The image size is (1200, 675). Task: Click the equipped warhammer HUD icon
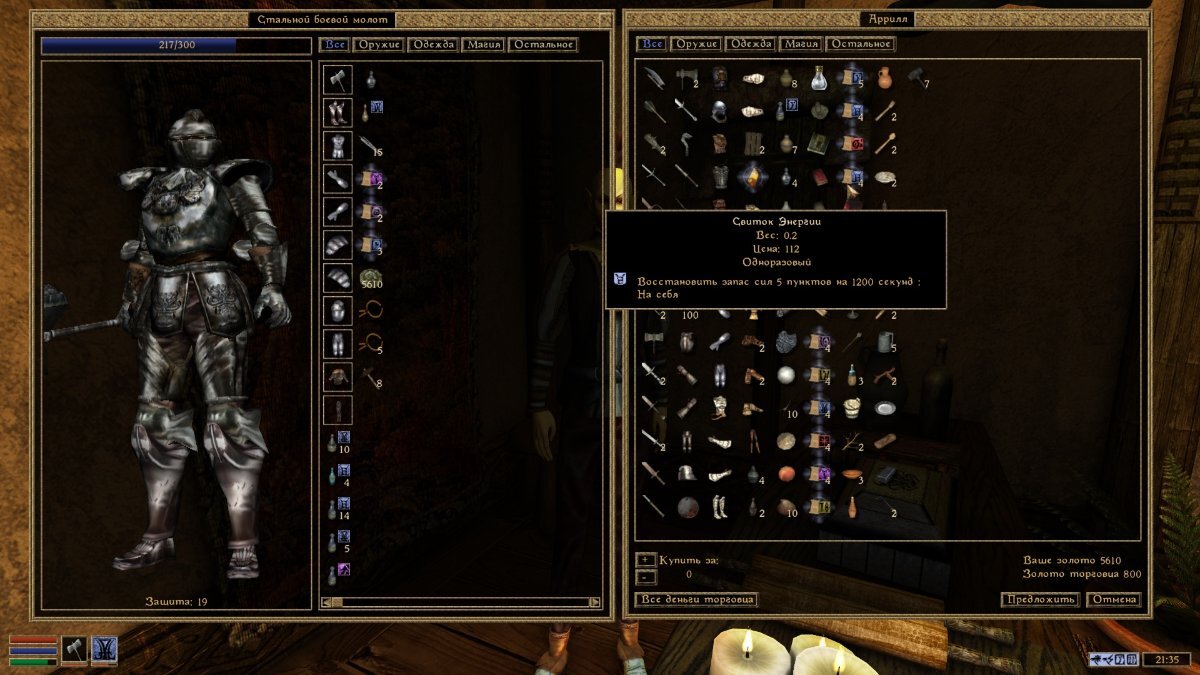[75, 649]
